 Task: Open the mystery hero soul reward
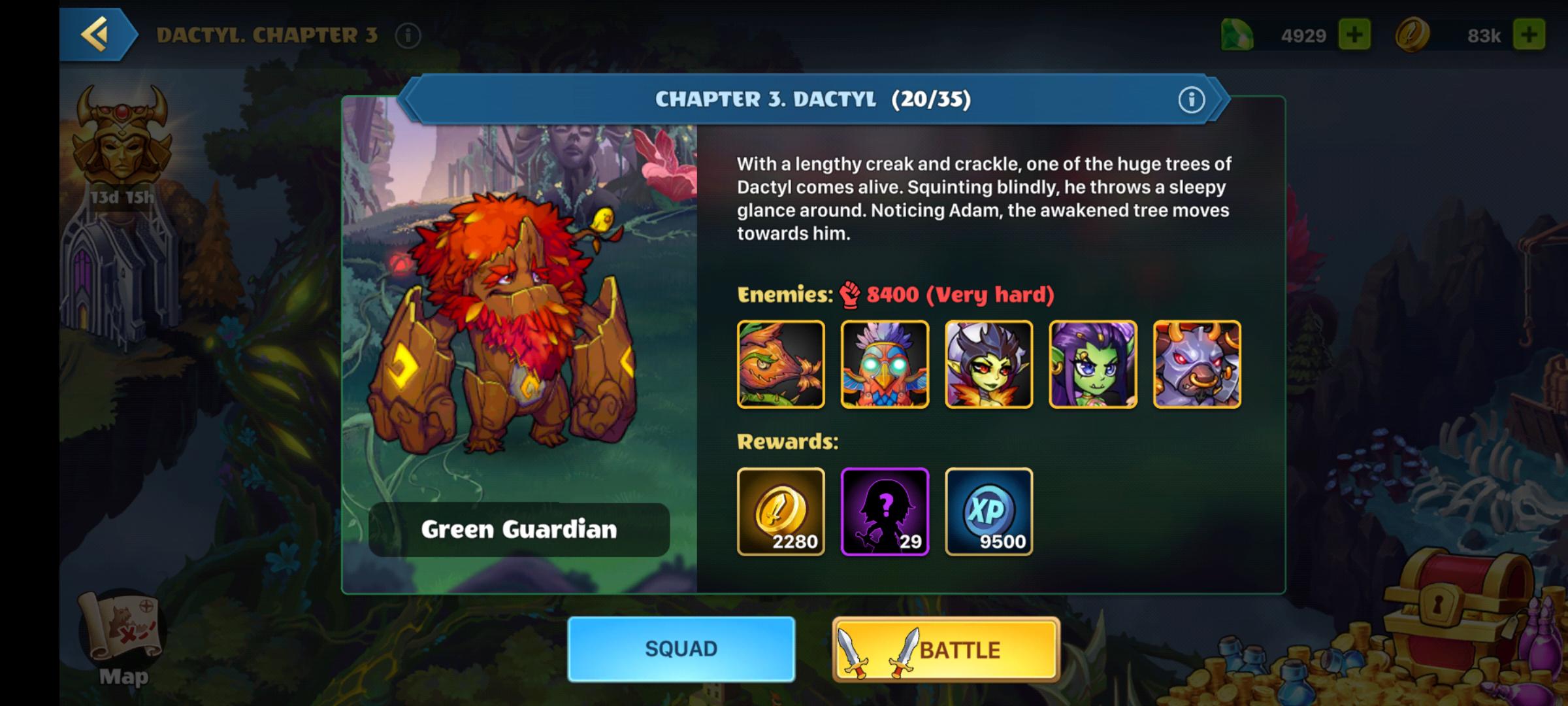pyautogui.click(x=885, y=512)
